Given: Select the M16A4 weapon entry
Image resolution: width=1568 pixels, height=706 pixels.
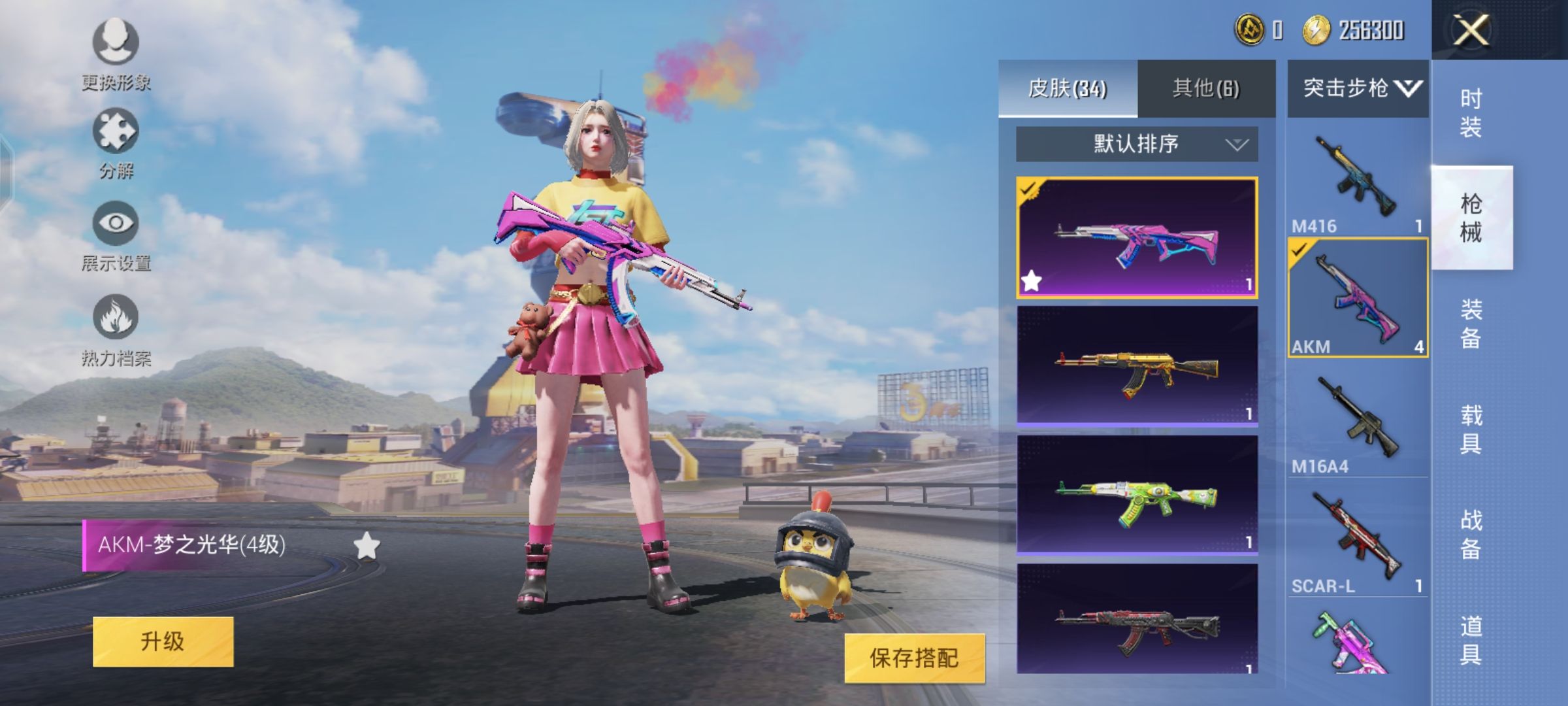Looking at the screenshot, I should pos(1358,422).
